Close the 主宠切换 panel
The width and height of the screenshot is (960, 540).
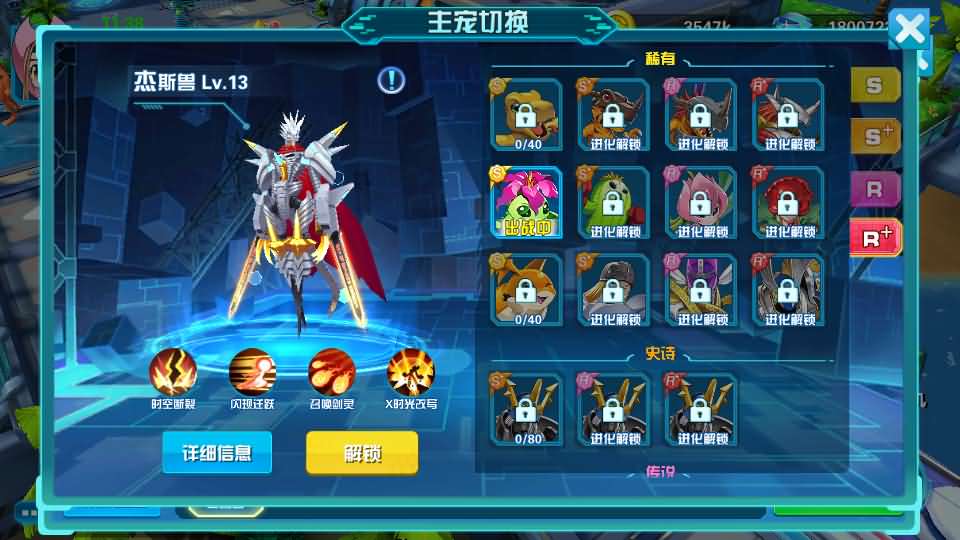[x=909, y=30]
